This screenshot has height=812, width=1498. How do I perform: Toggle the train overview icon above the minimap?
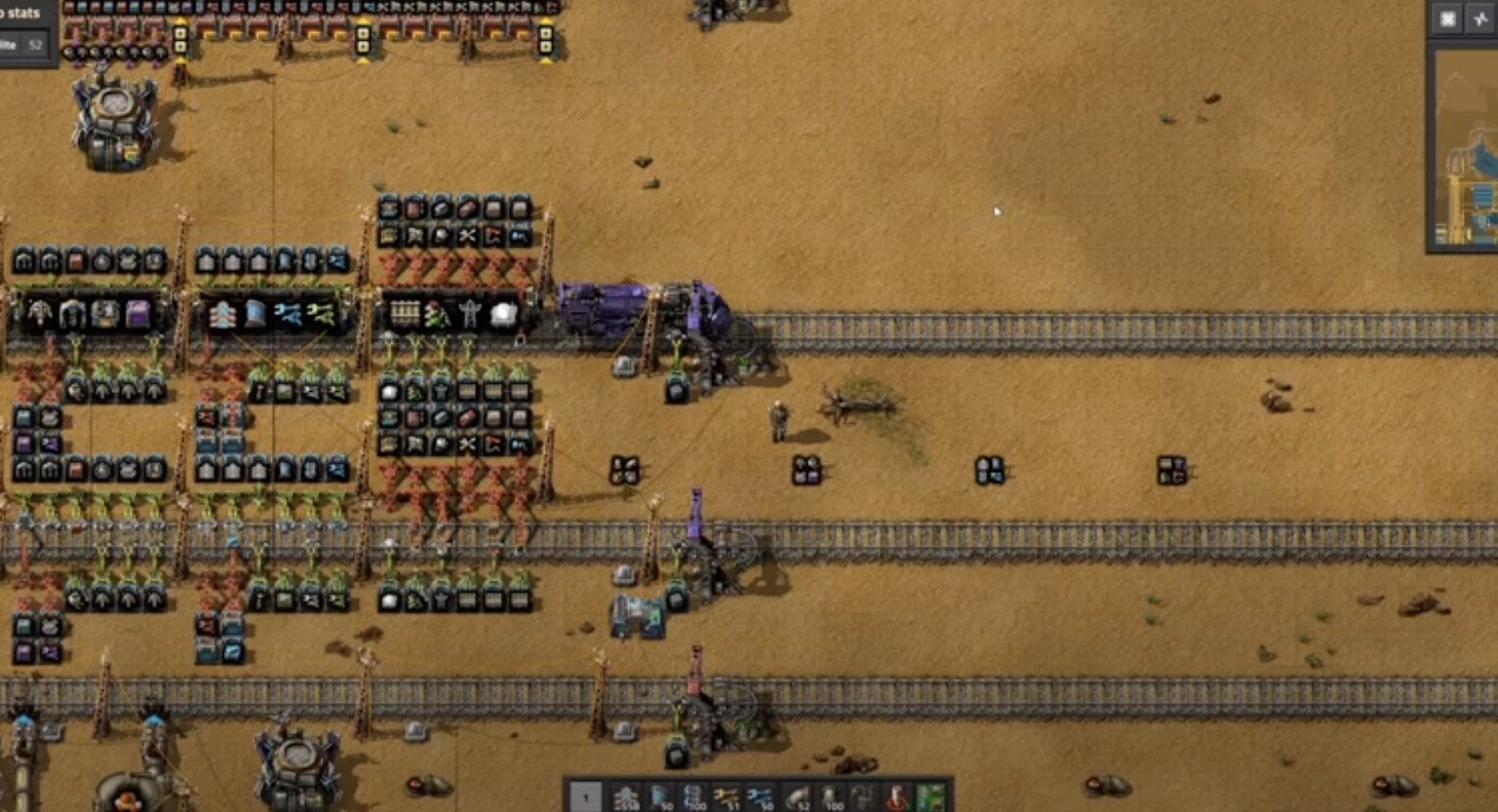pos(1448,19)
